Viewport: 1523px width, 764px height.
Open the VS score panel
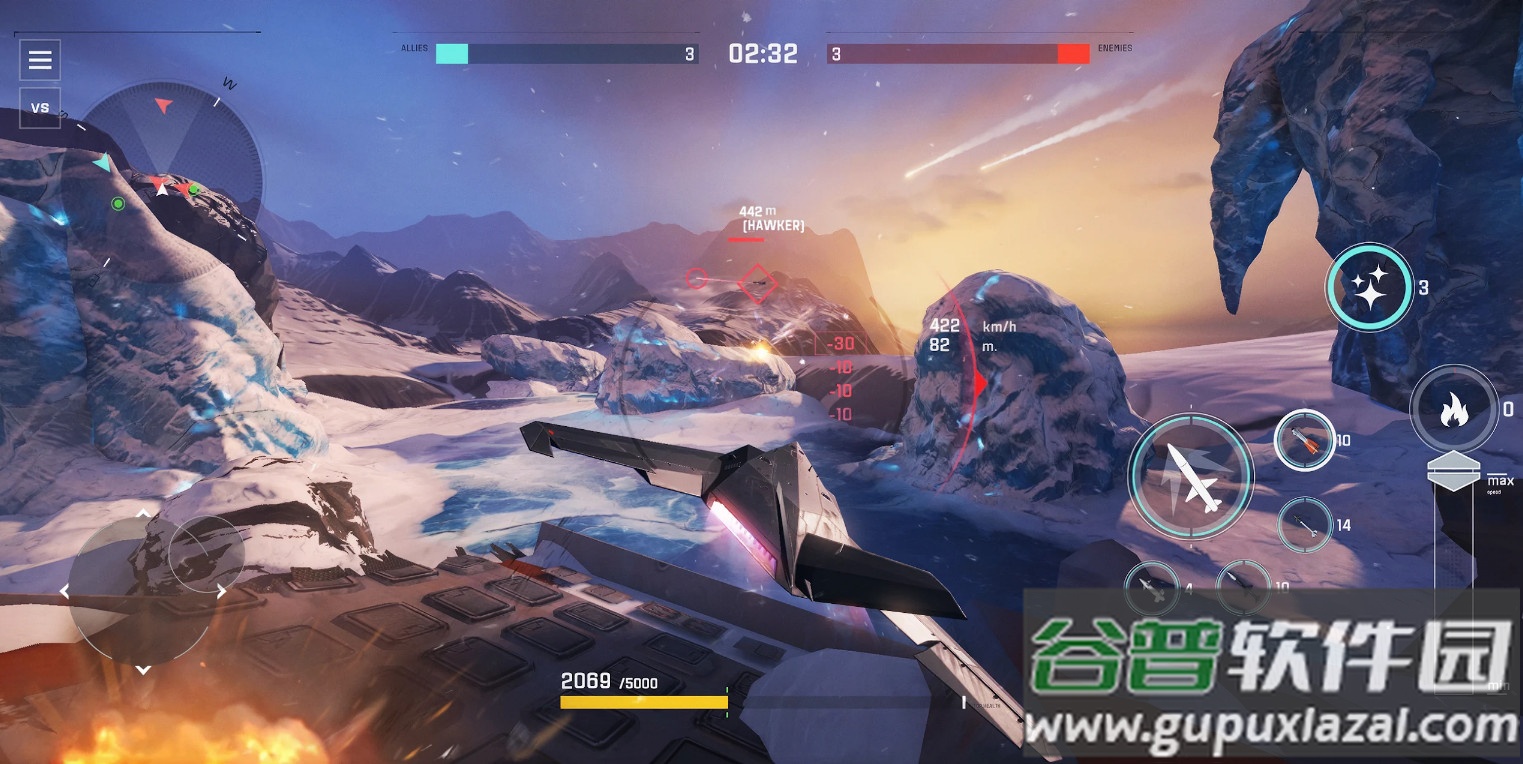(39, 107)
